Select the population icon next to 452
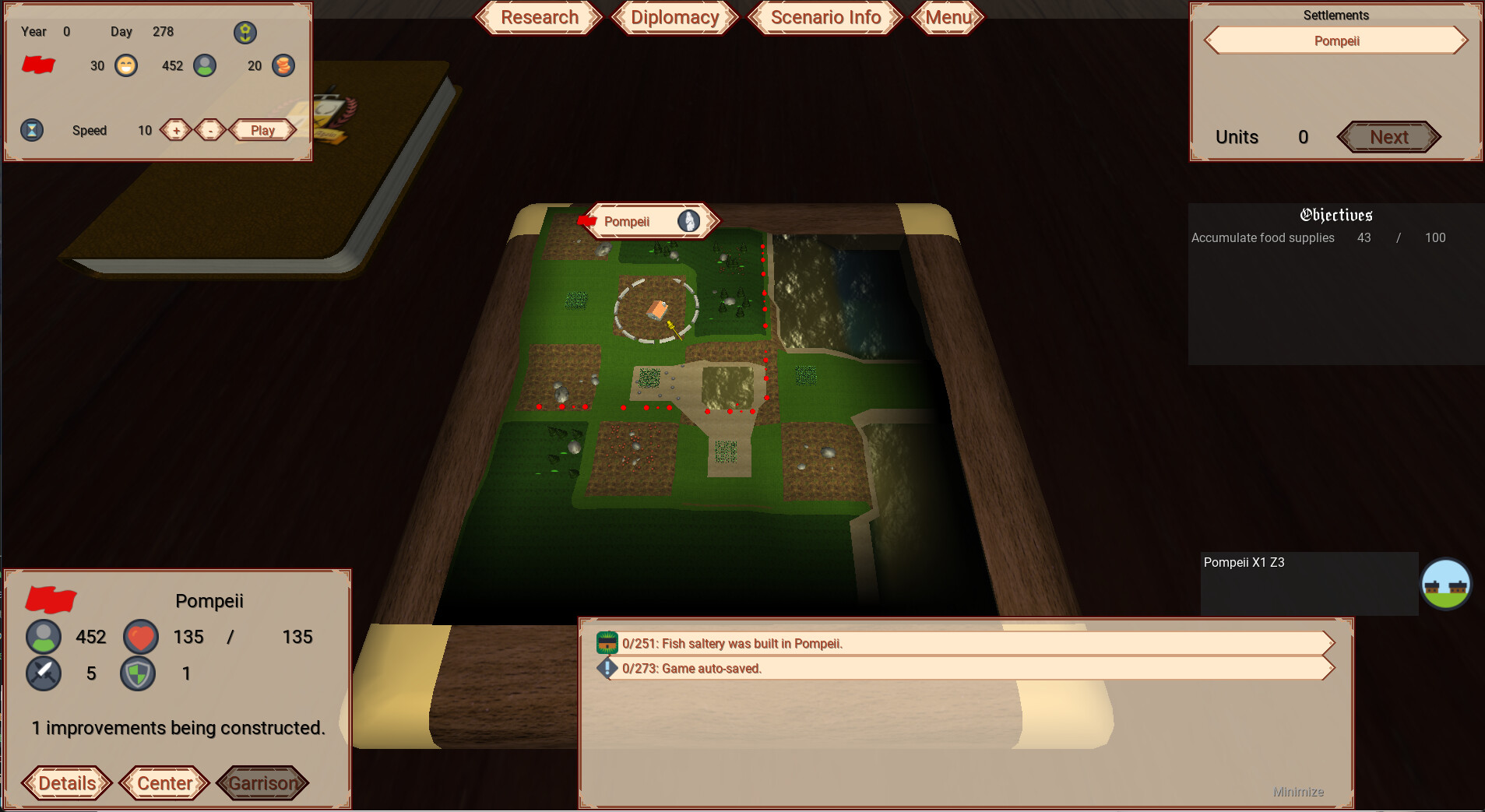The image size is (1485, 812). (x=205, y=65)
